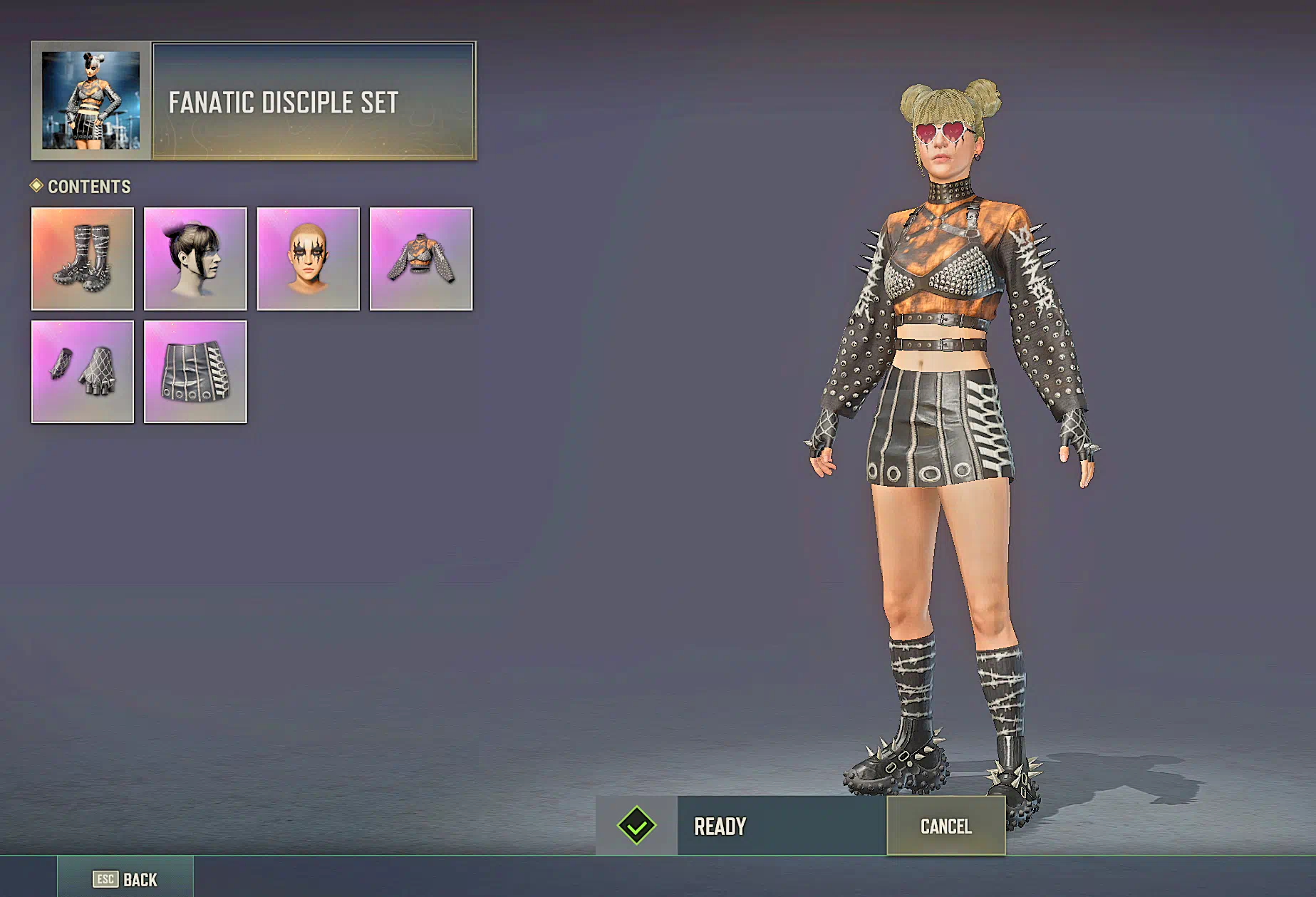
Task: Click the green Ready checkmark icon
Action: tap(636, 826)
